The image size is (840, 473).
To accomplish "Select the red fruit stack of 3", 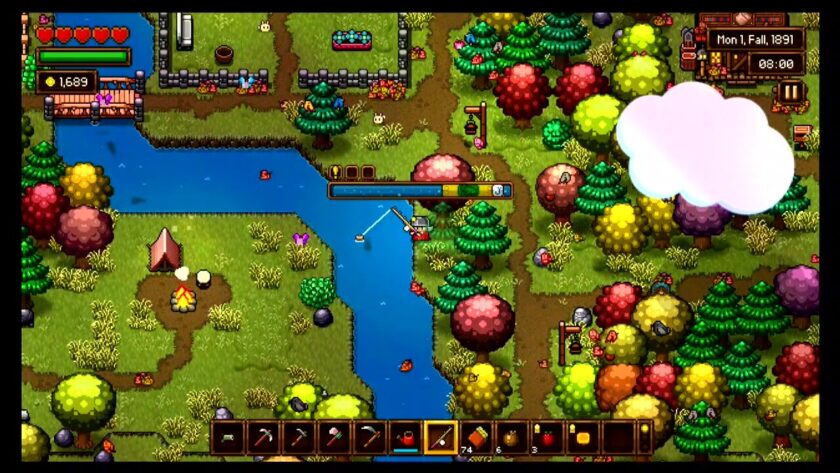I will tap(546, 437).
